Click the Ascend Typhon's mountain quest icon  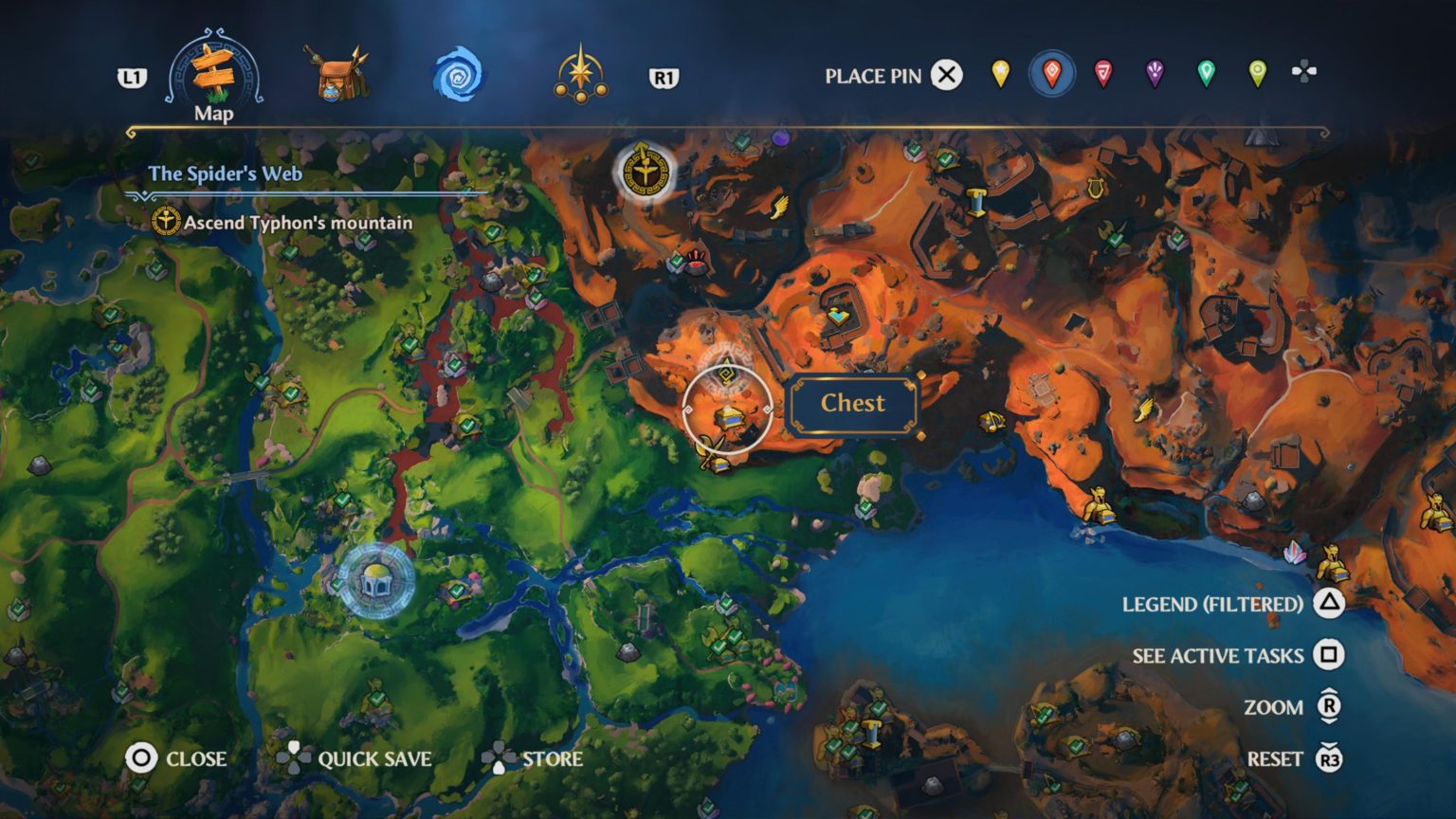coord(167,221)
